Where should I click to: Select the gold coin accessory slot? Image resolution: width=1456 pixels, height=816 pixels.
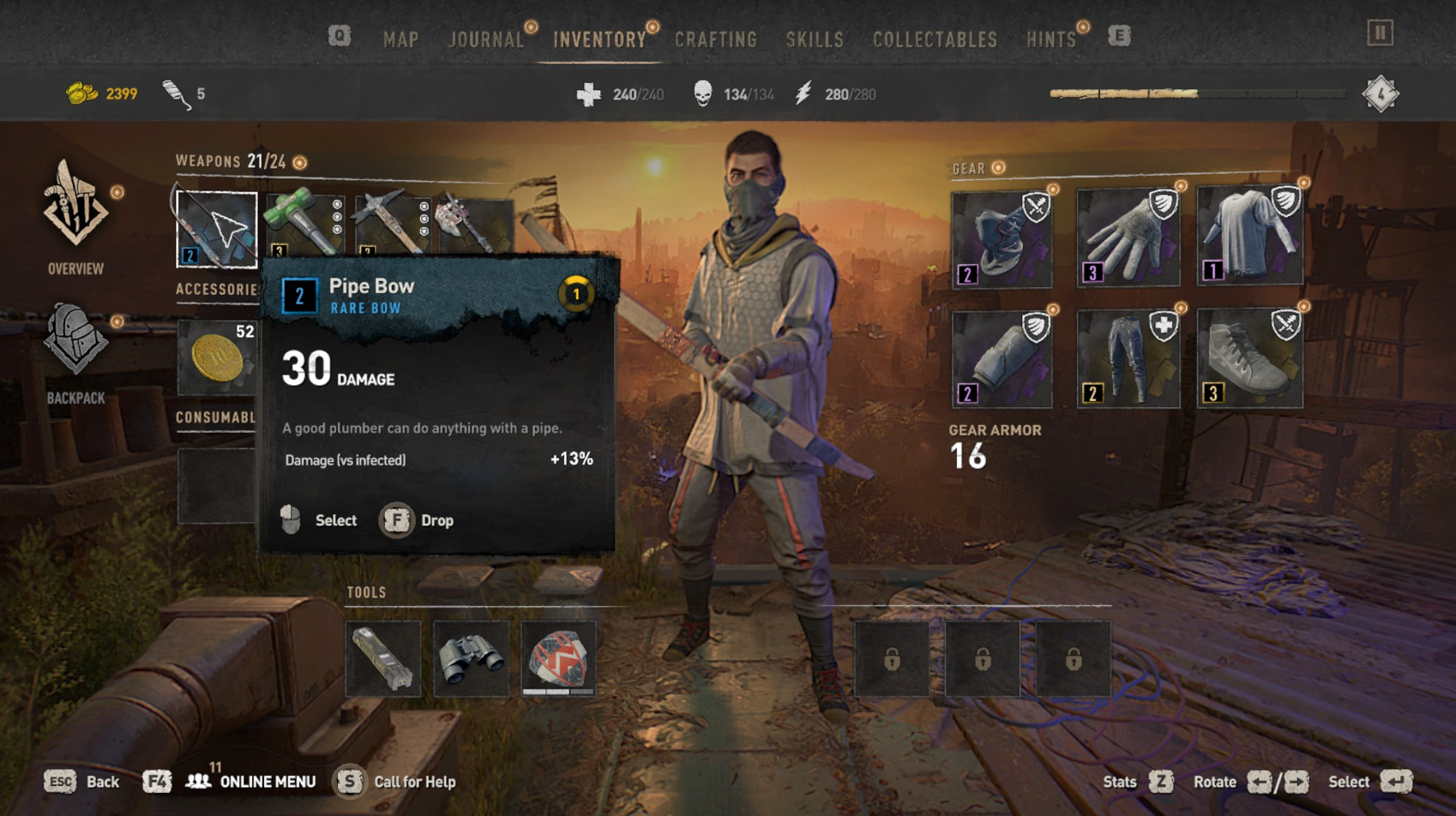point(216,357)
